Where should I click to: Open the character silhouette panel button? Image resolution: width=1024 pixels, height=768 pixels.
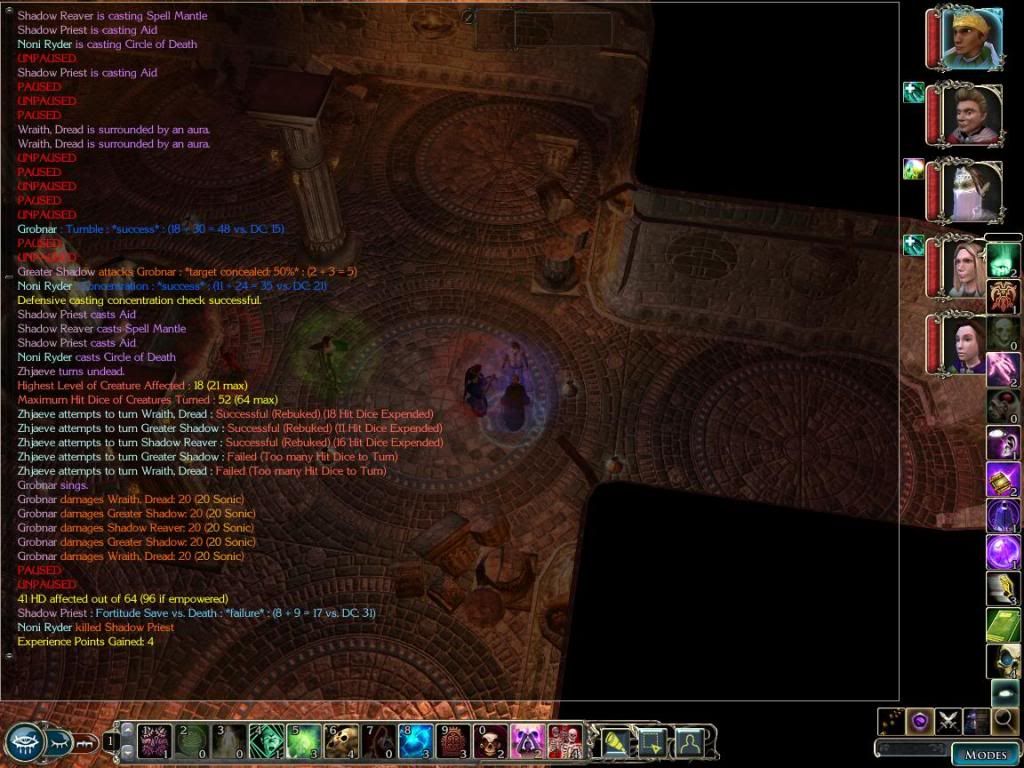point(688,741)
